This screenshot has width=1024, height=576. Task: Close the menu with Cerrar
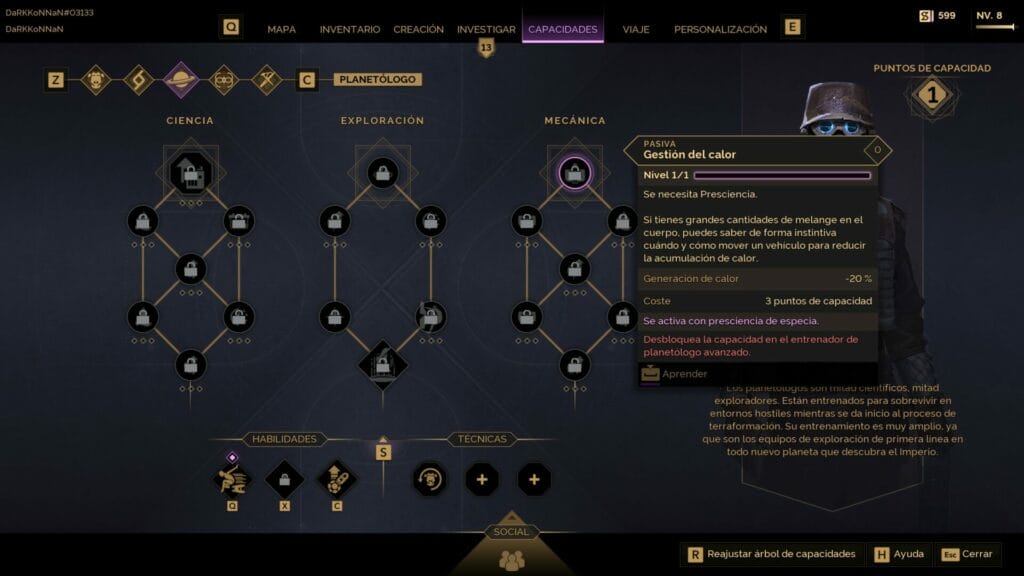[968, 554]
